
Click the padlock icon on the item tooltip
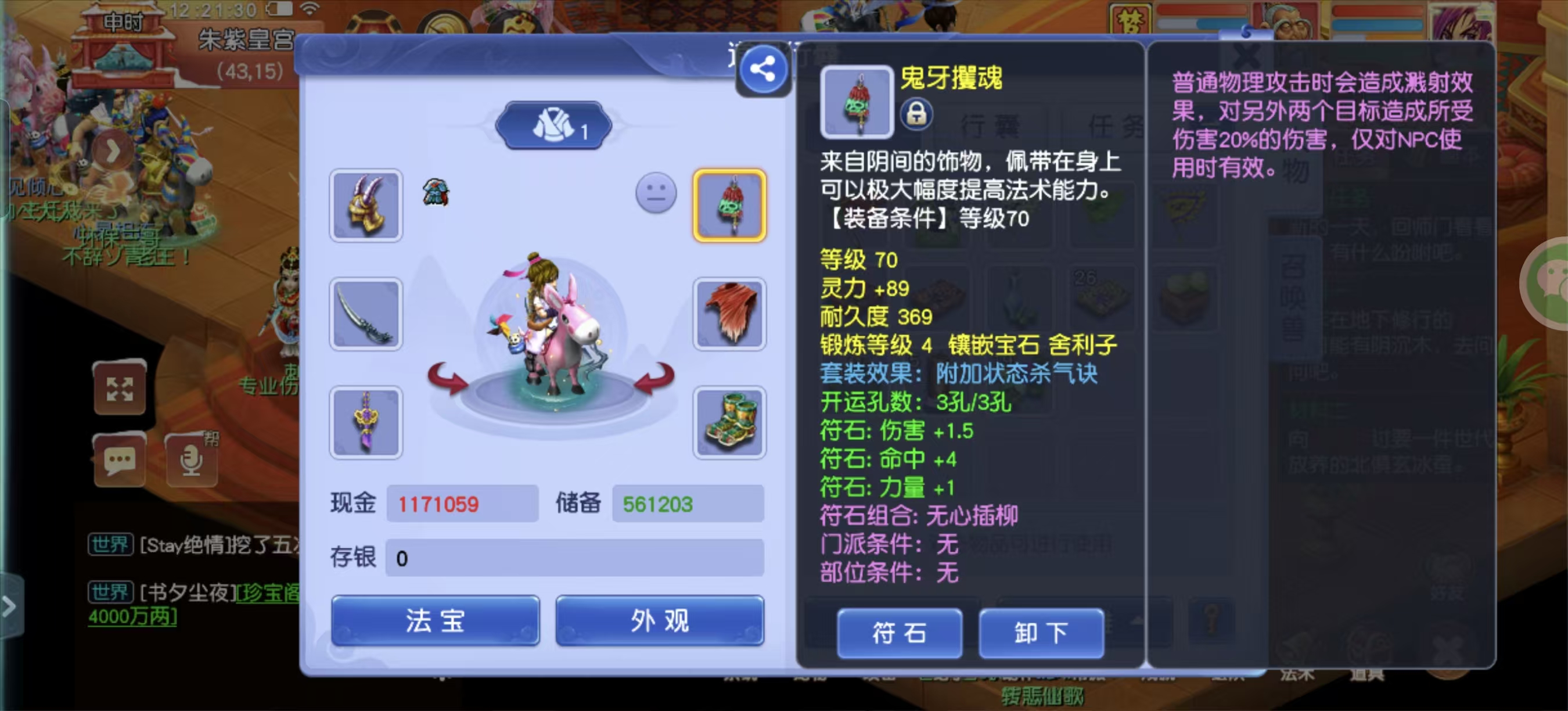(x=918, y=115)
